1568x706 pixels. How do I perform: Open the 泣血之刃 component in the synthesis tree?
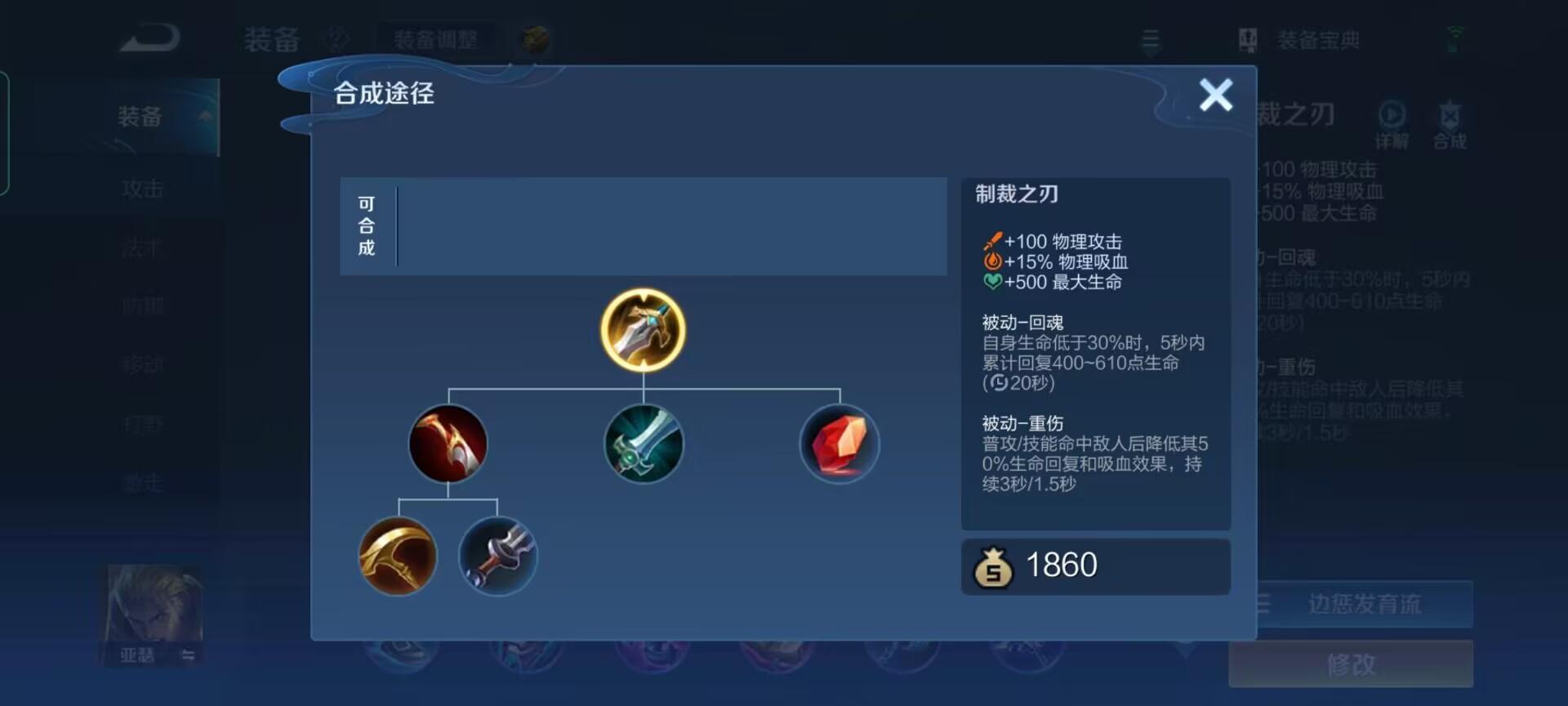coord(448,445)
